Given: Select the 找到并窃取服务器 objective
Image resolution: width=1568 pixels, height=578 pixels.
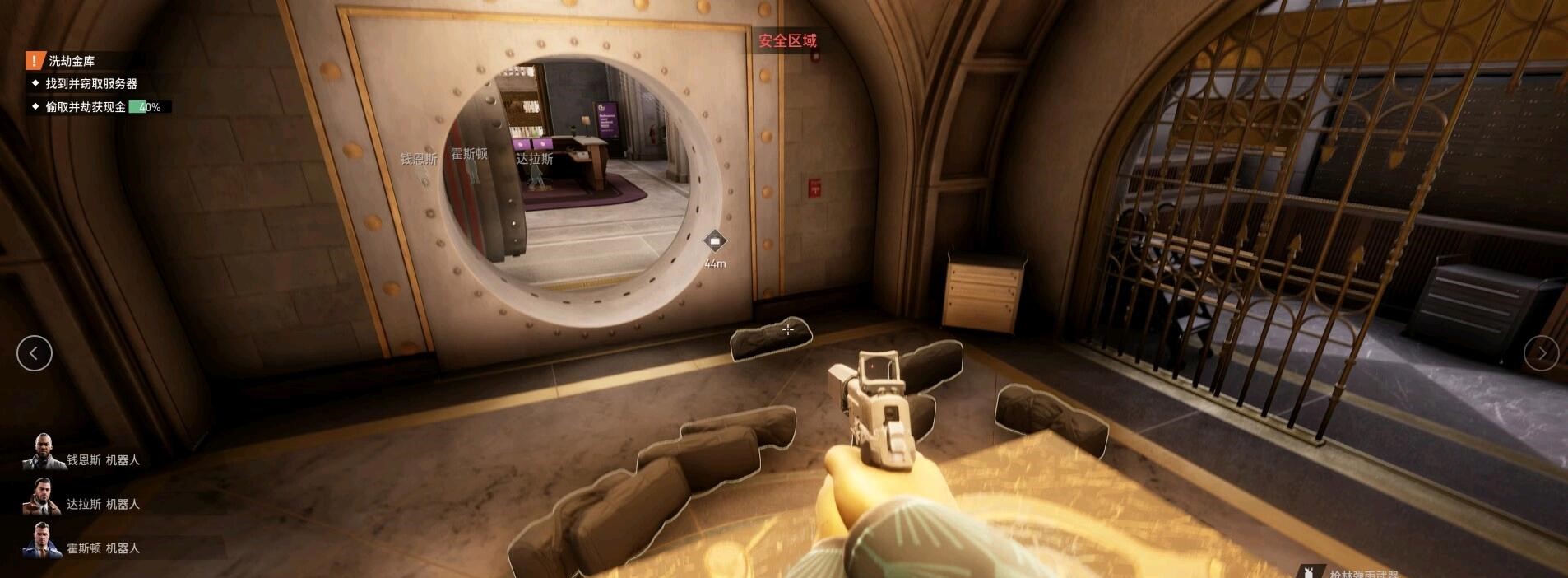Looking at the screenshot, I should pos(90,84).
